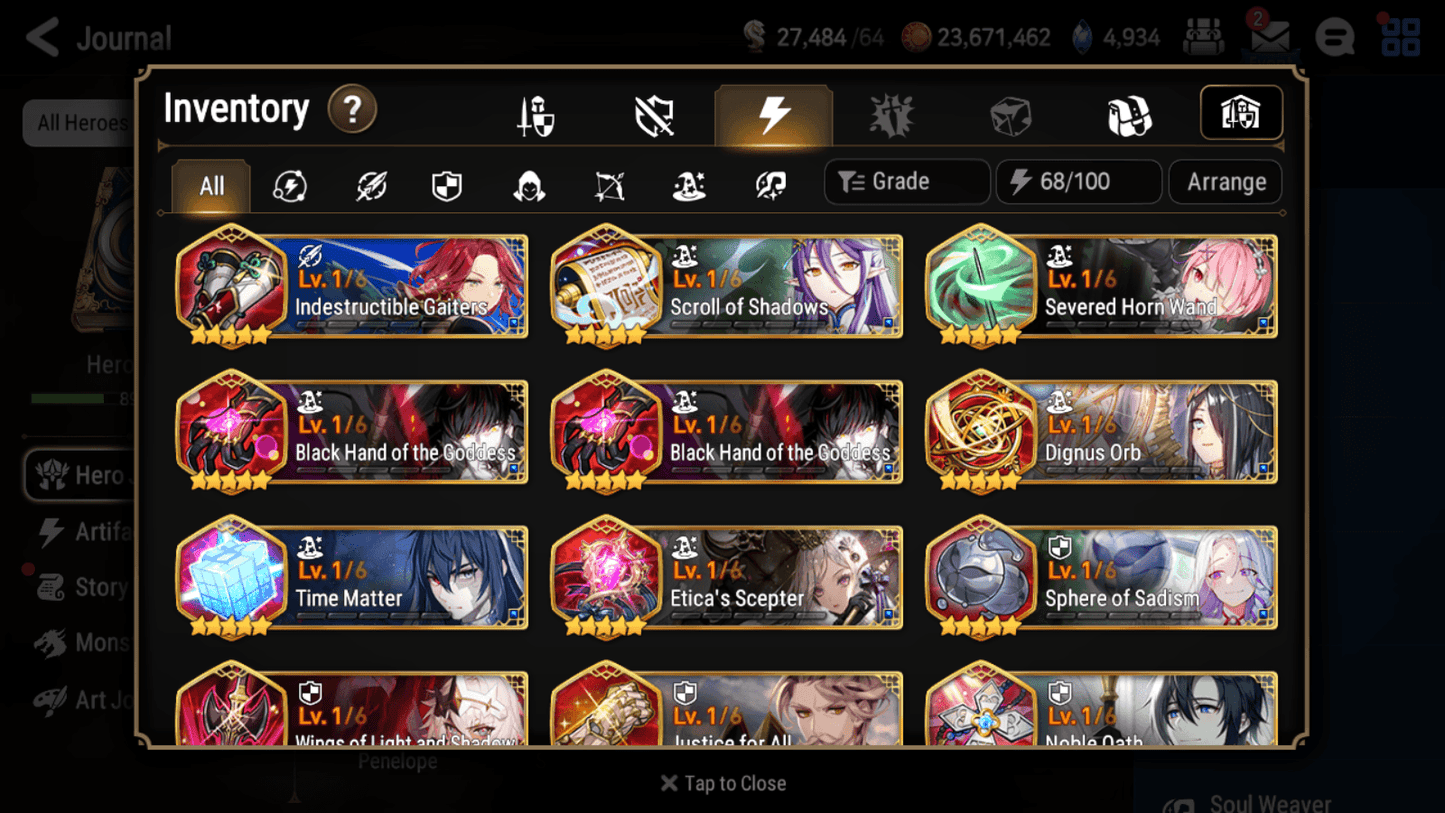Viewport: 1445px width, 813px height.
Task: Open the Artifacts tab with lightning bolt icon
Action: point(774,114)
